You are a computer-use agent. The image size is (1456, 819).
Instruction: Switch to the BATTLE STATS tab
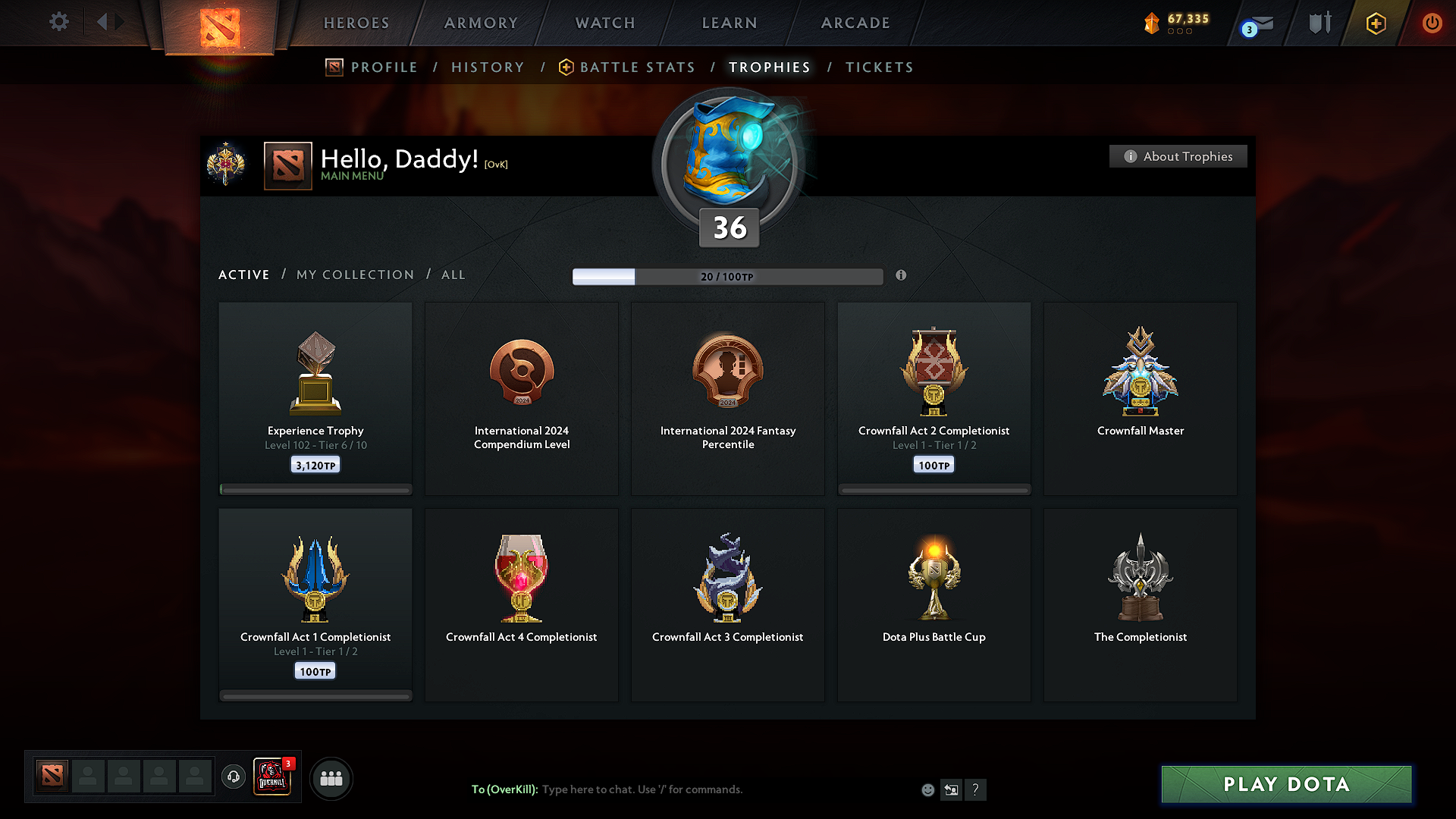pyautogui.click(x=636, y=67)
